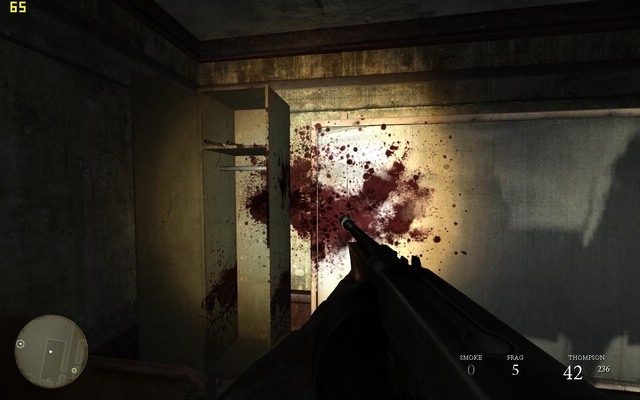This screenshot has height=400, width=640.
Task: Open the circular minimap
Action: (x=51, y=351)
